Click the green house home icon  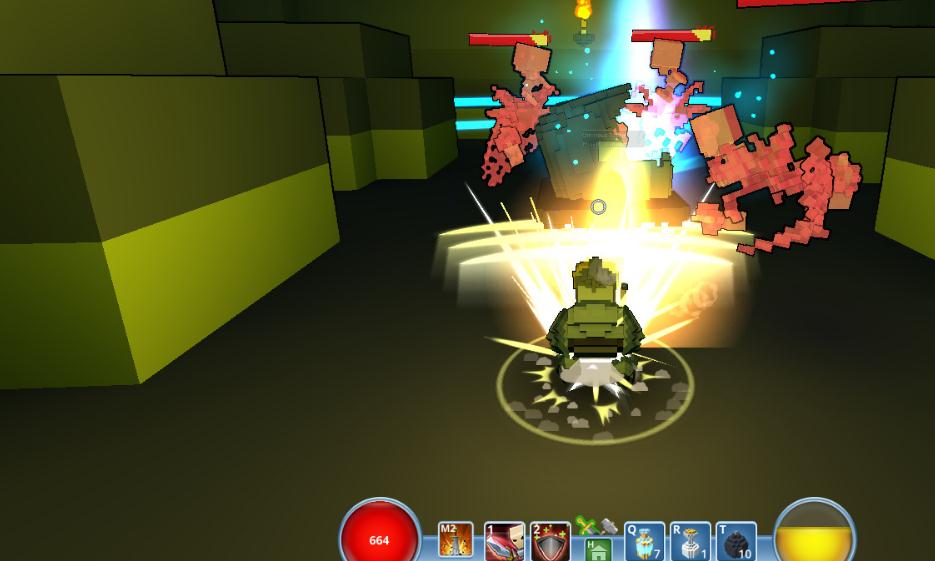tap(597, 549)
